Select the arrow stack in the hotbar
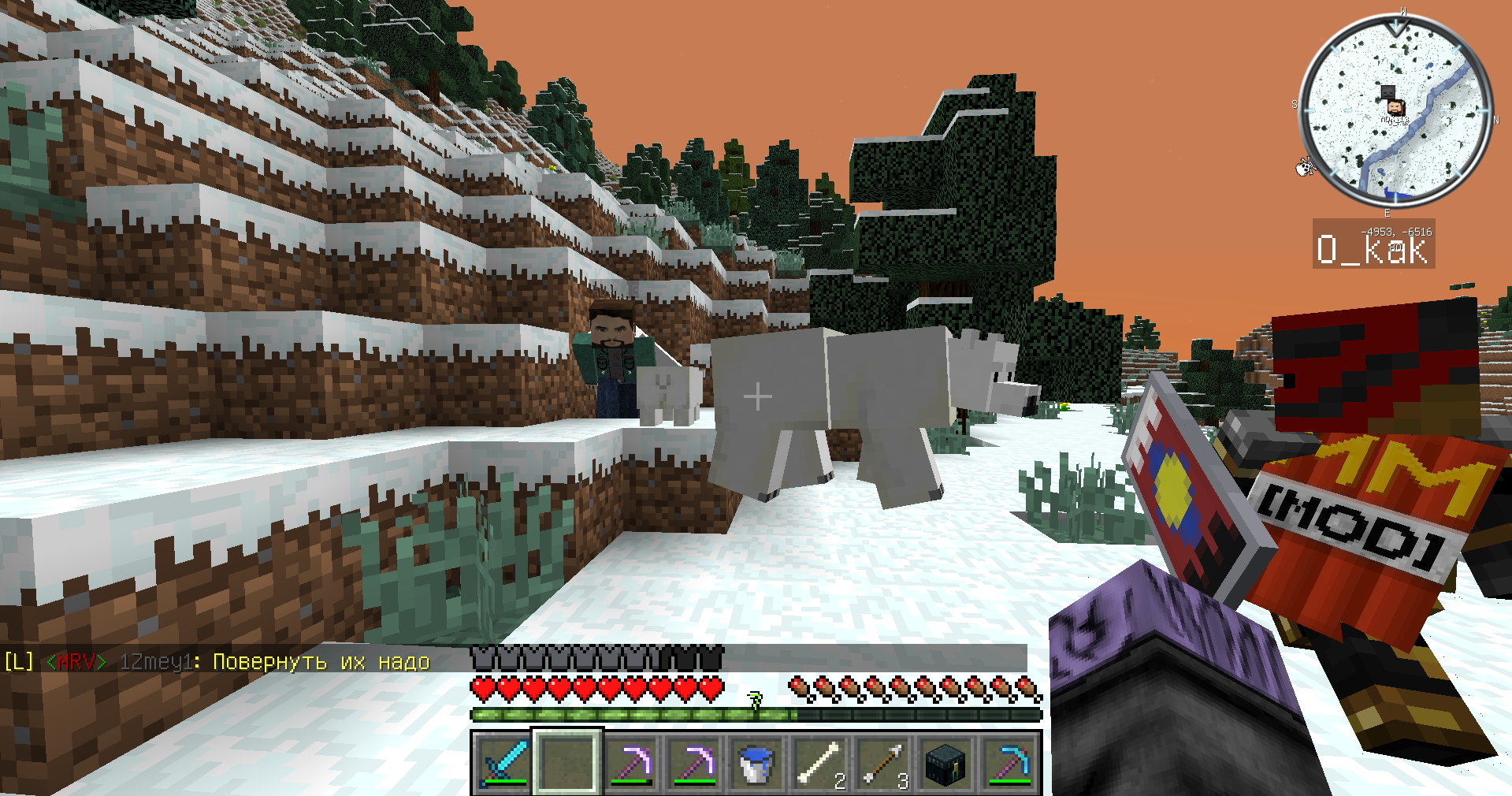 (882, 763)
